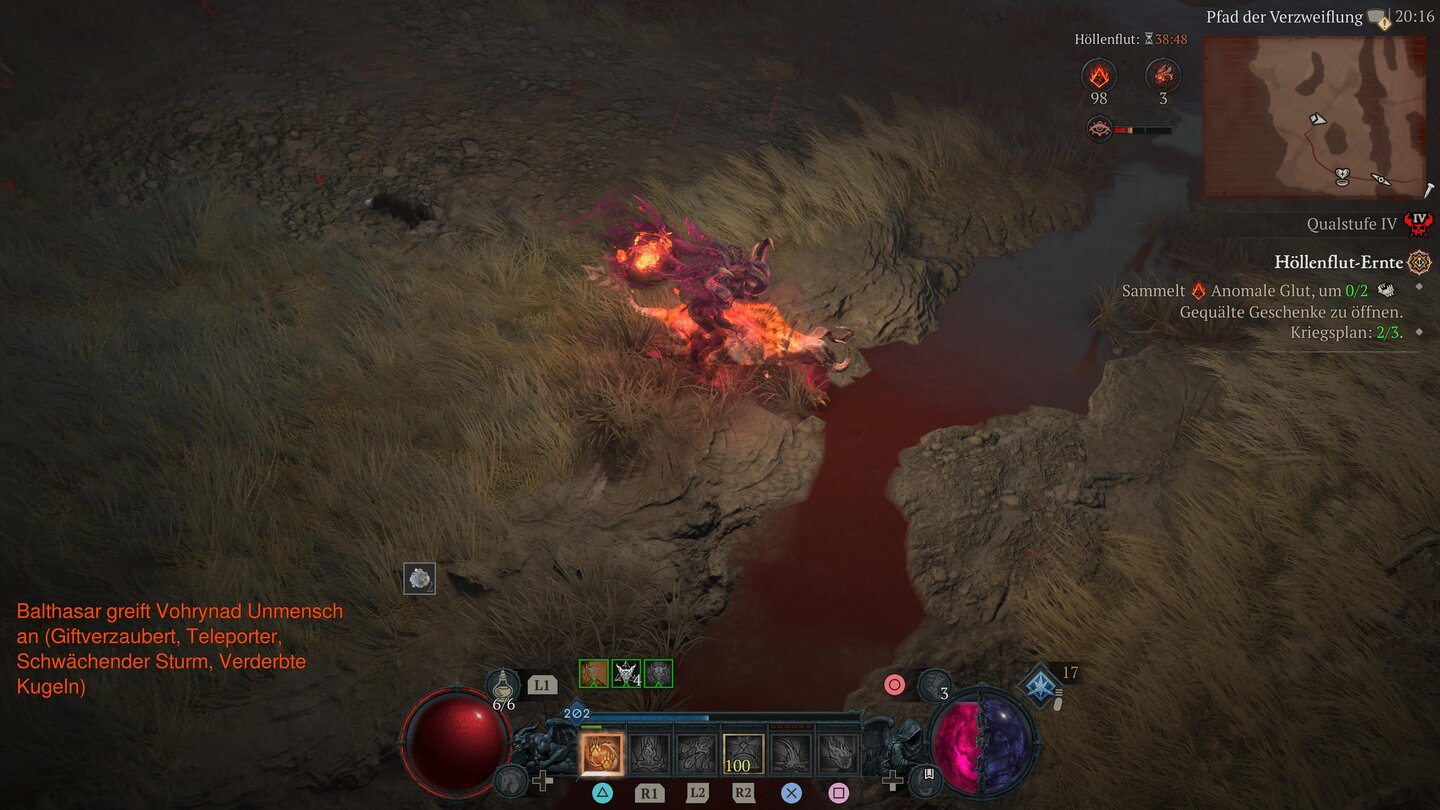Click the Qualstufe IV skull badge
Viewport: 1440px width, 810px height.
tap(1417, 224)
